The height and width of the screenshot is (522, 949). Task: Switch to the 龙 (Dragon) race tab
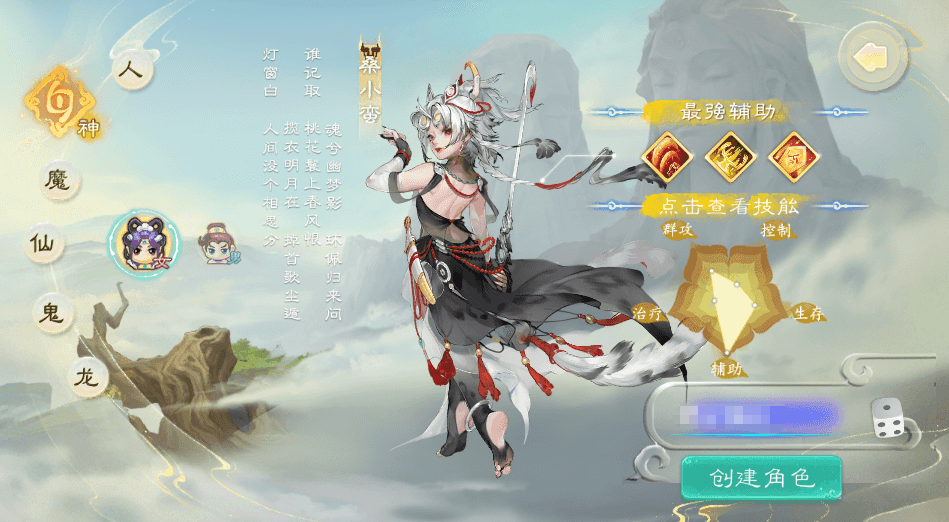(x=87, y=376)
